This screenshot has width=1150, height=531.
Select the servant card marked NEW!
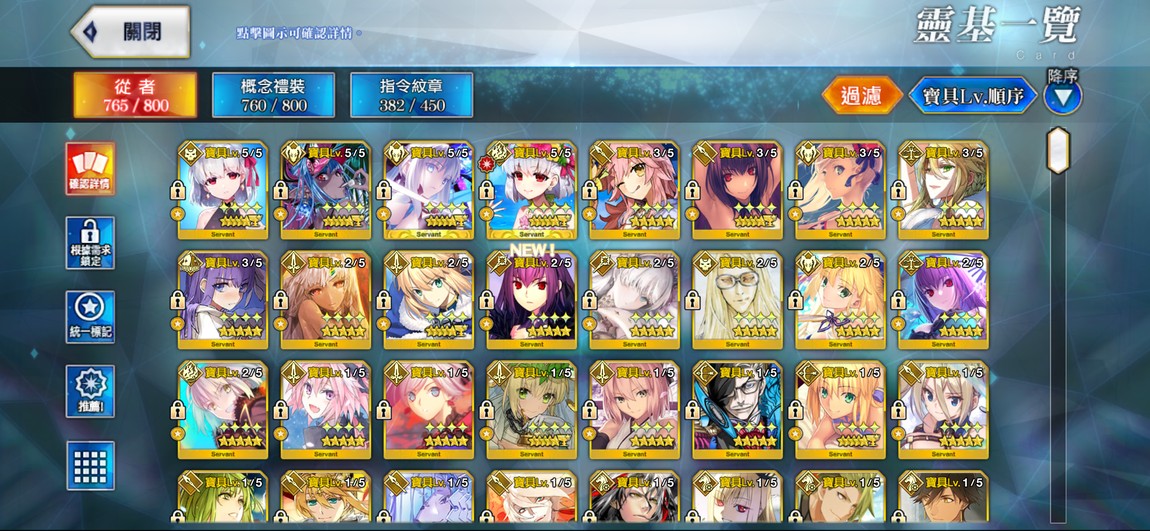pos(531,295)
